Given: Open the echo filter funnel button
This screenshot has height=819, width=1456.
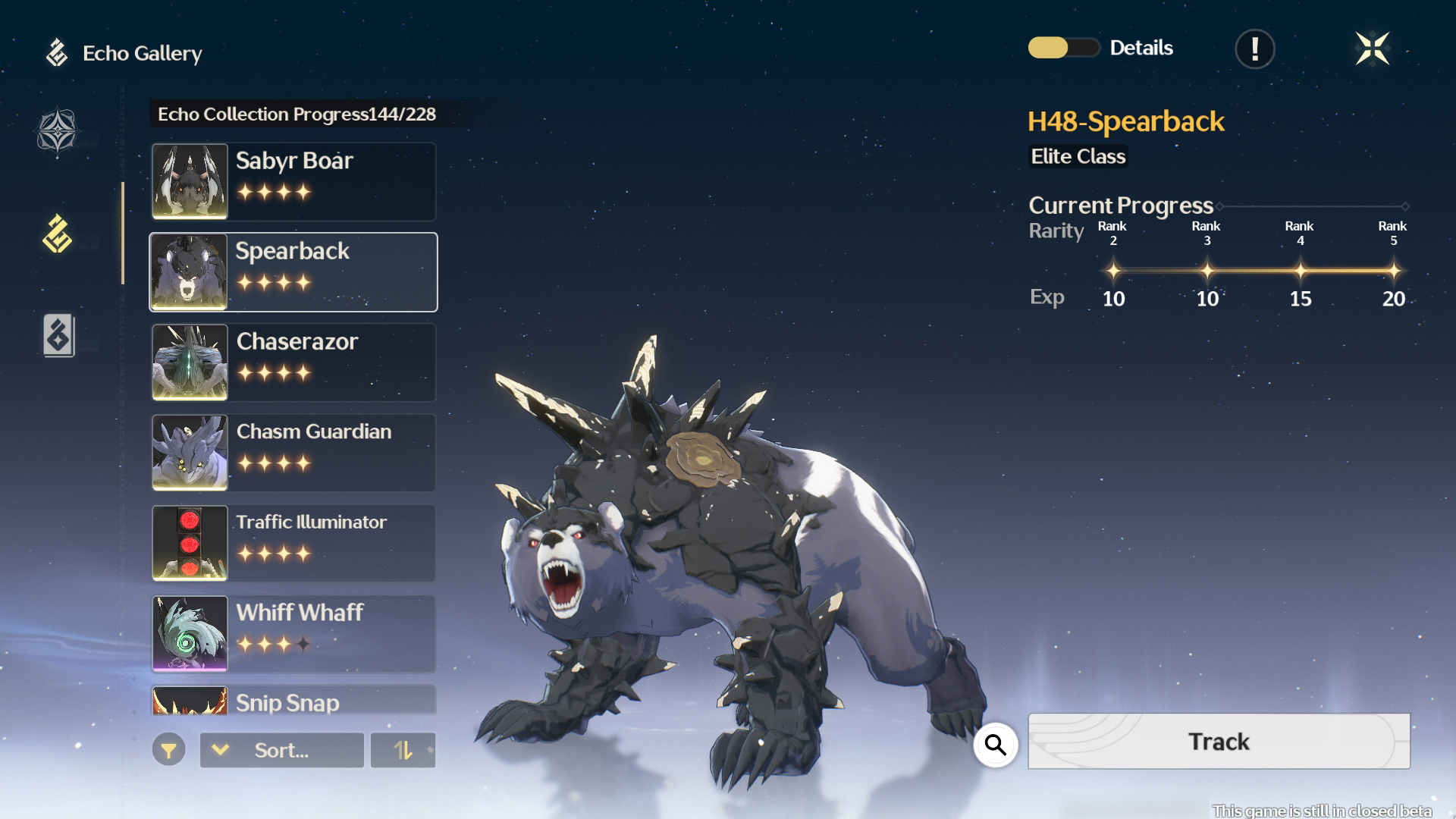Looking at the screenshot, I should pyautogui.click(x=168, y=750).
